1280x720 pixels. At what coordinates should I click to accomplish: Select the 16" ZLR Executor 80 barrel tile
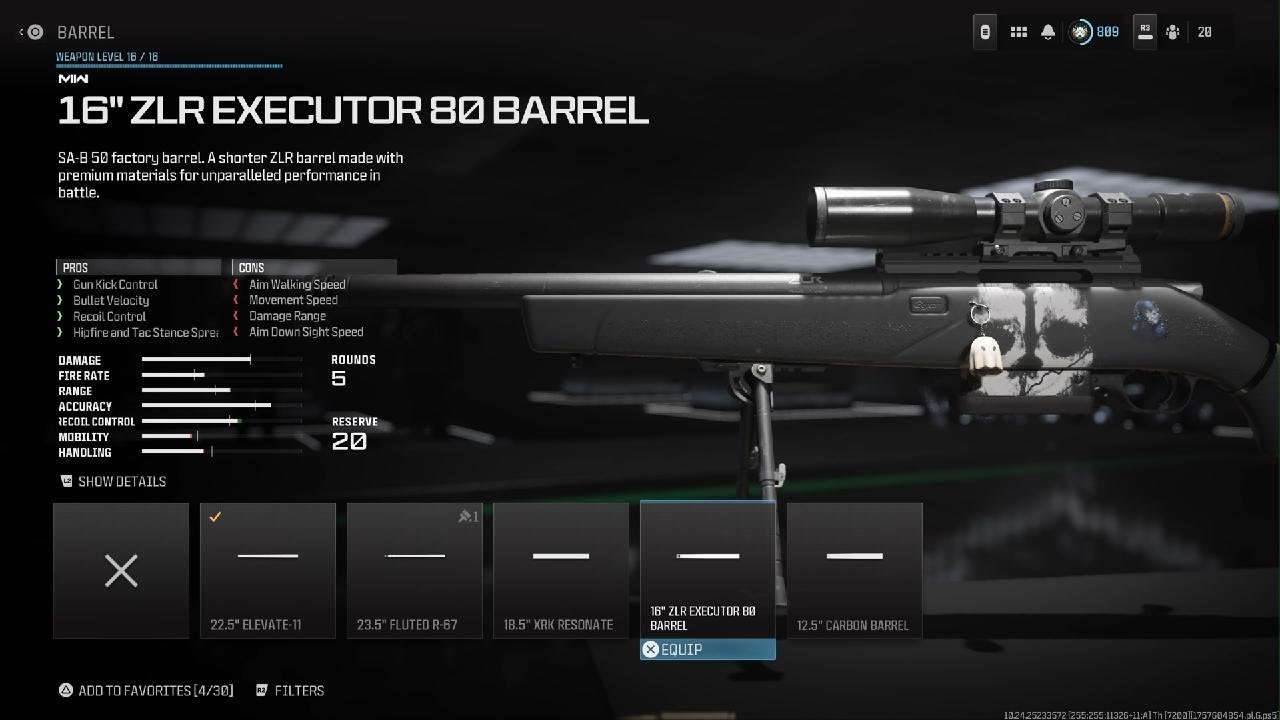click(708, 570)
